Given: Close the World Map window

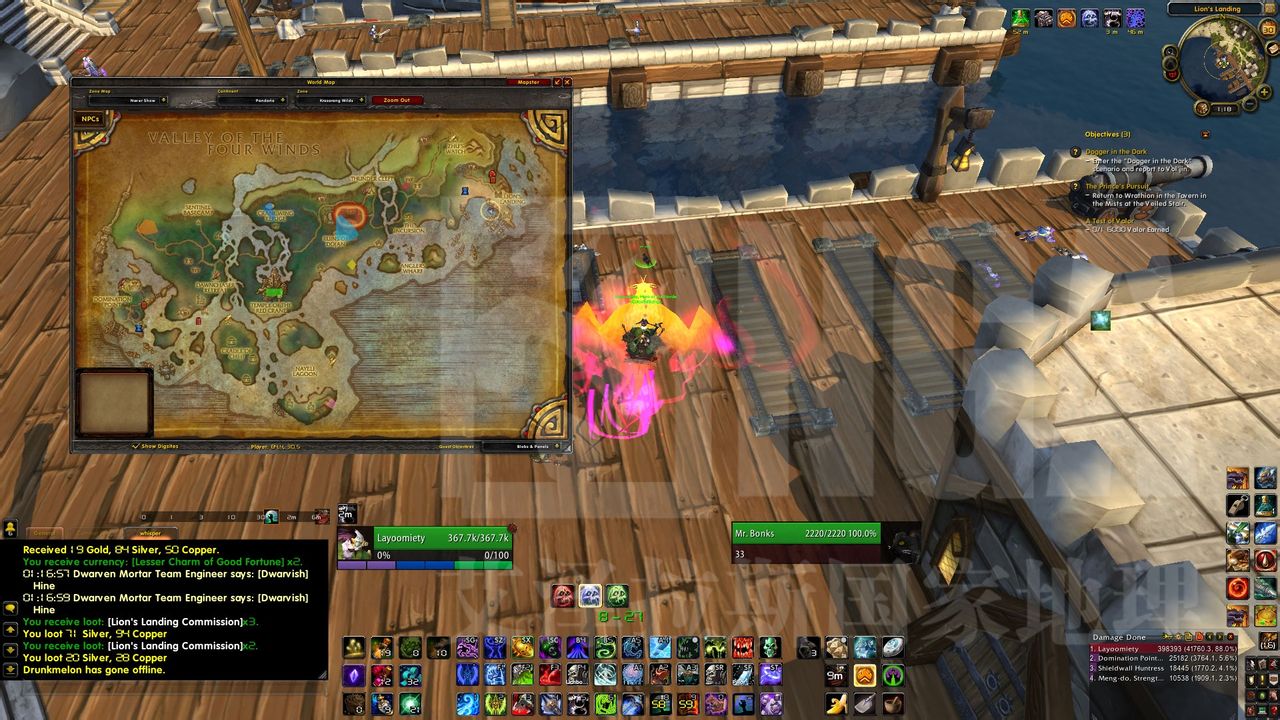Looking at the screenshot, I should tap(568, 82).
